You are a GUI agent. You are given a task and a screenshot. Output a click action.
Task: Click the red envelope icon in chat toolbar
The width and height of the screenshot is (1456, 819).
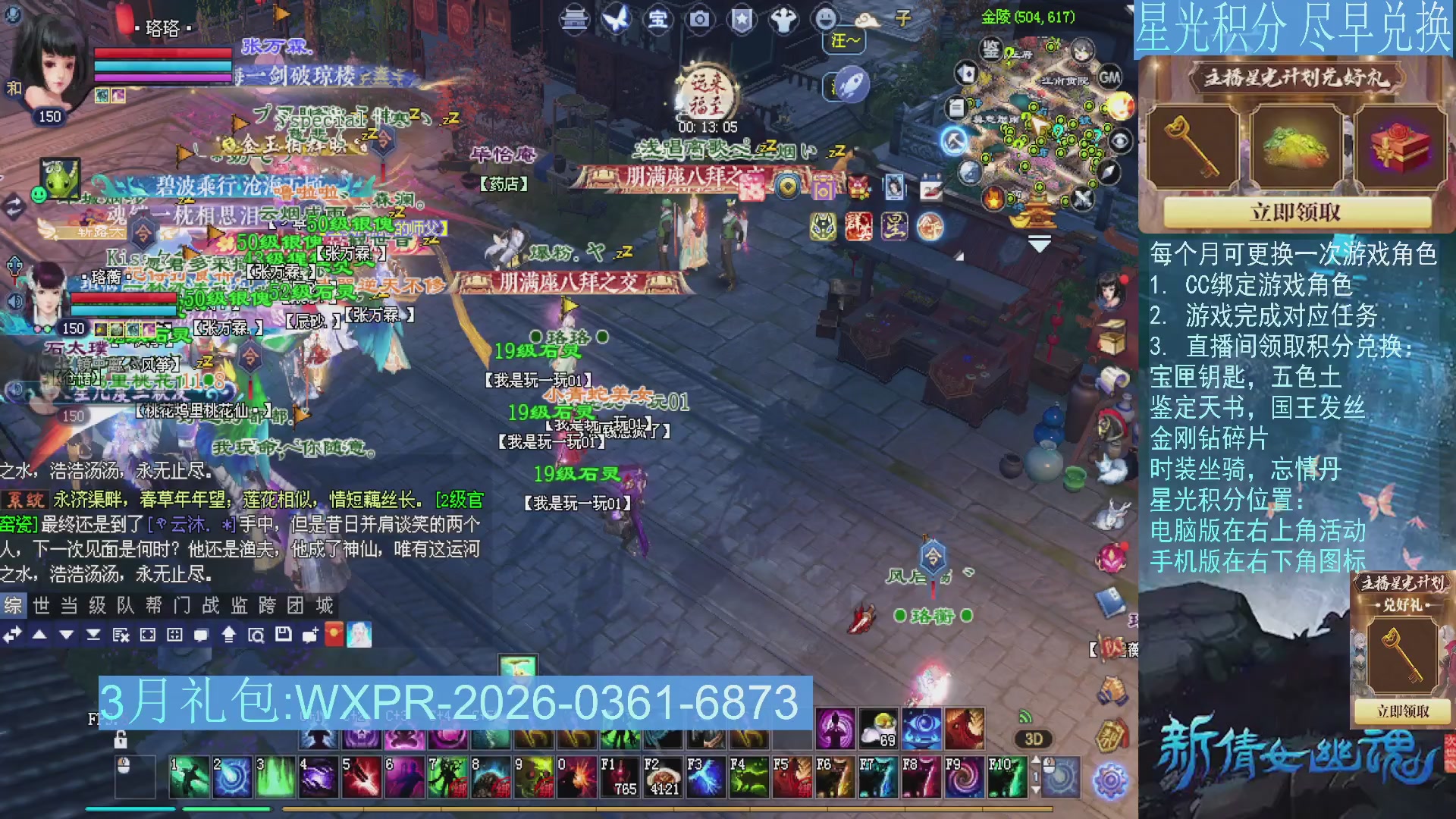point(335,634)
